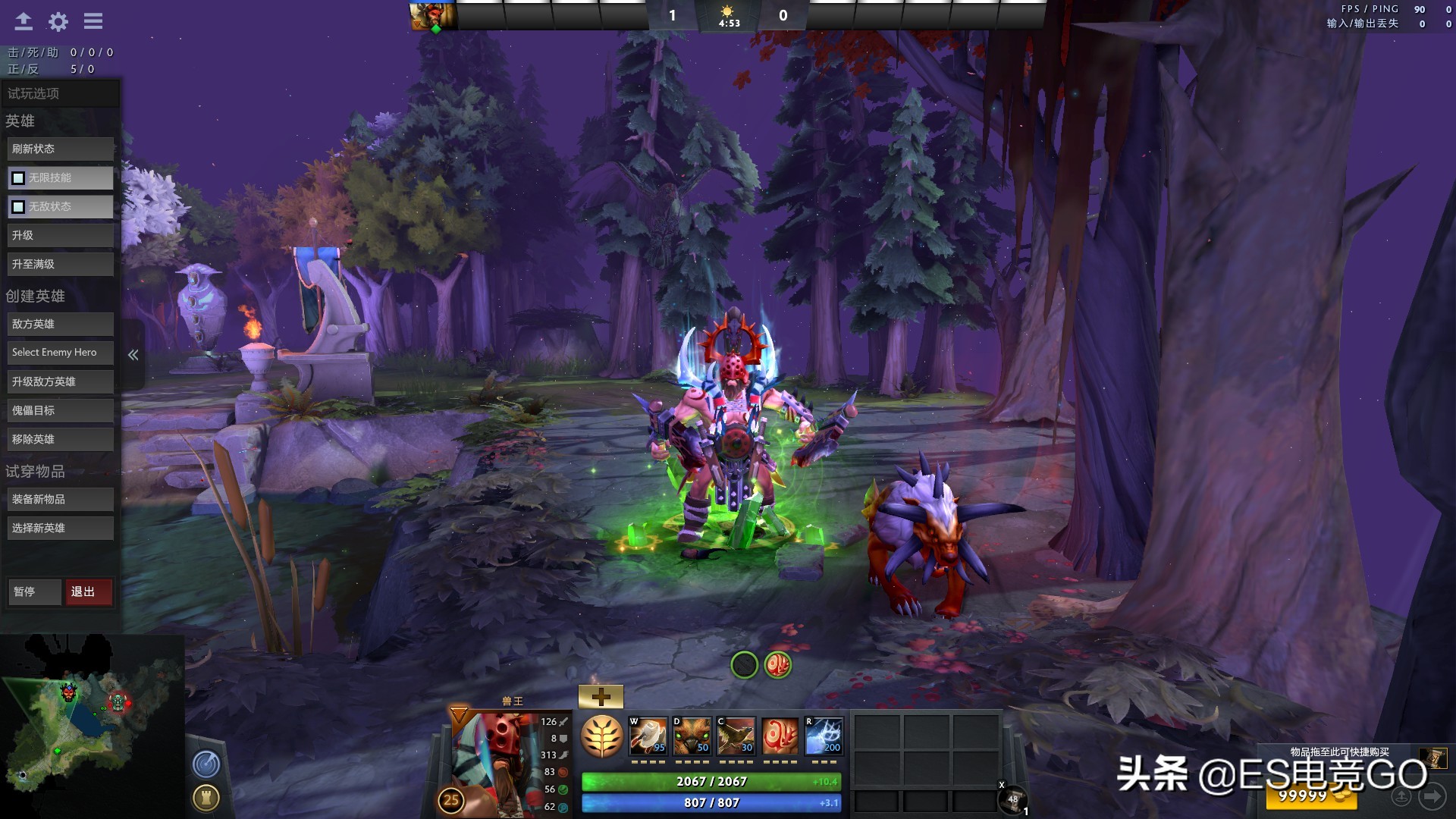Click the Select Enemy Hero button
1456x819 pixels.
pos(60,352)
